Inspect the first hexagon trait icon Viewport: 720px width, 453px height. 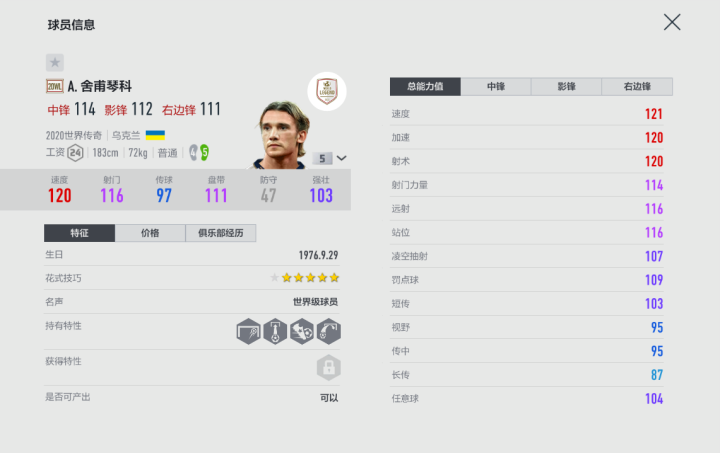tap(248, 331)
